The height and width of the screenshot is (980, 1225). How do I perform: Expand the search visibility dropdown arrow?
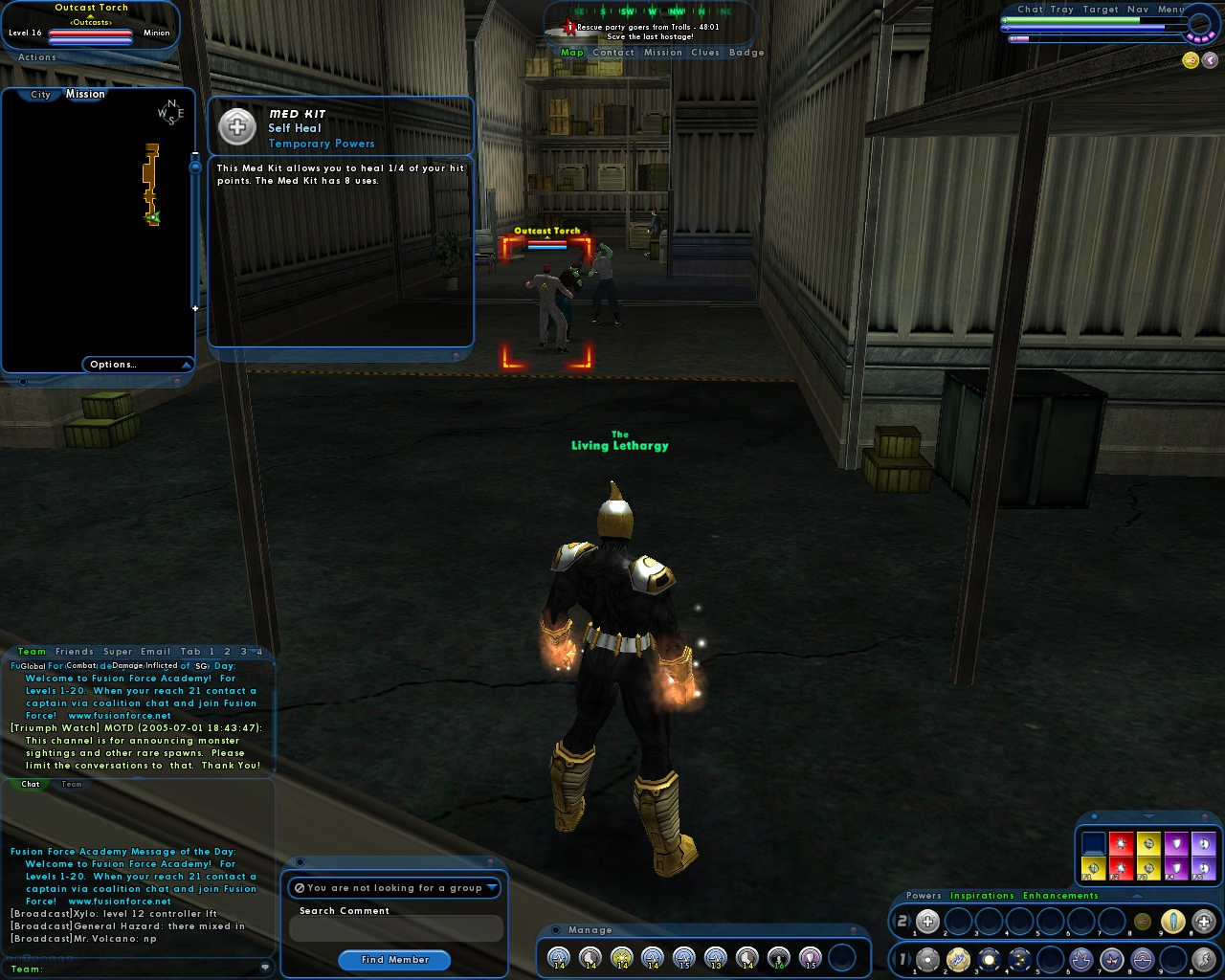[x=493, y=888]
